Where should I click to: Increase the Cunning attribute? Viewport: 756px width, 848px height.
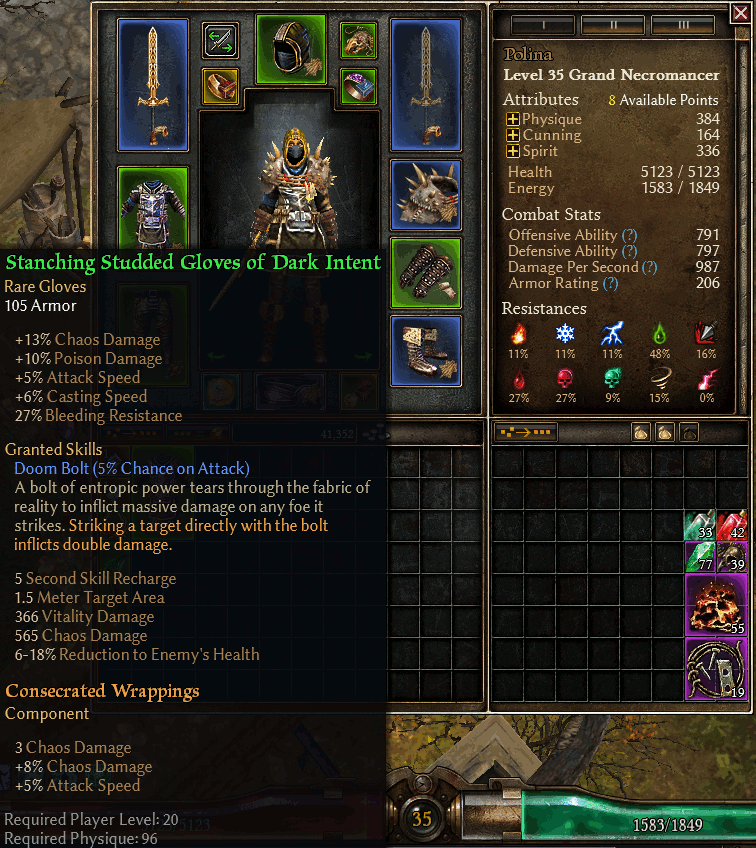point(513,135)
